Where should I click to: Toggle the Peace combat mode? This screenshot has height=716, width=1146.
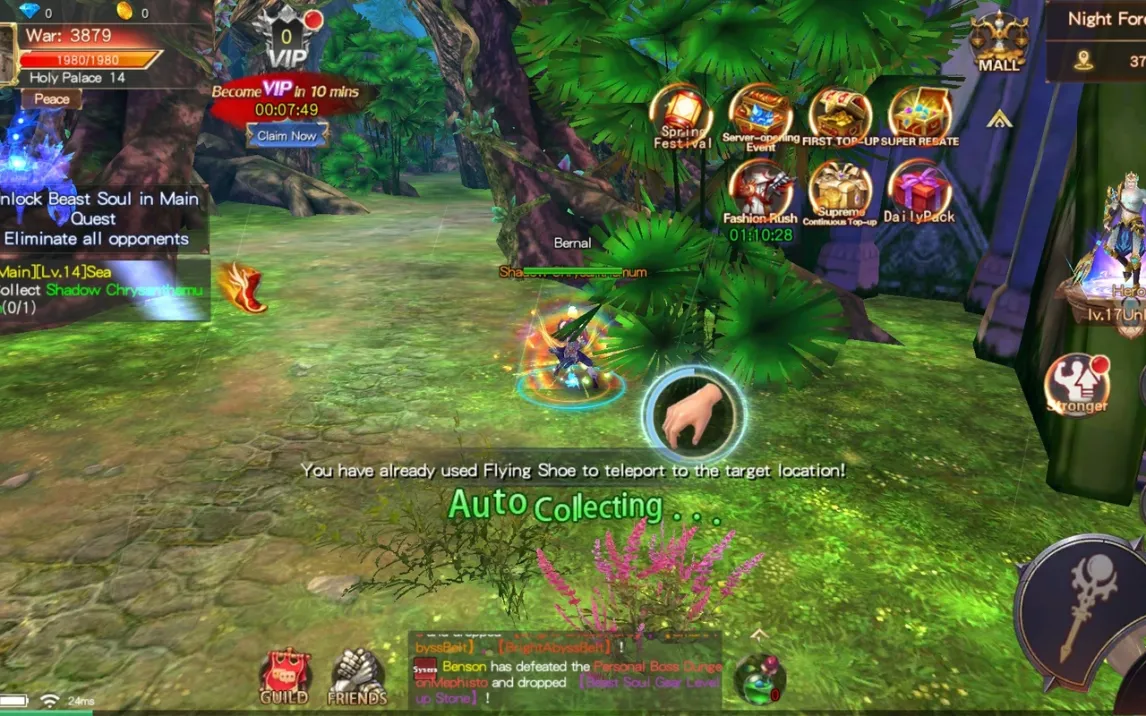(52, 99)
